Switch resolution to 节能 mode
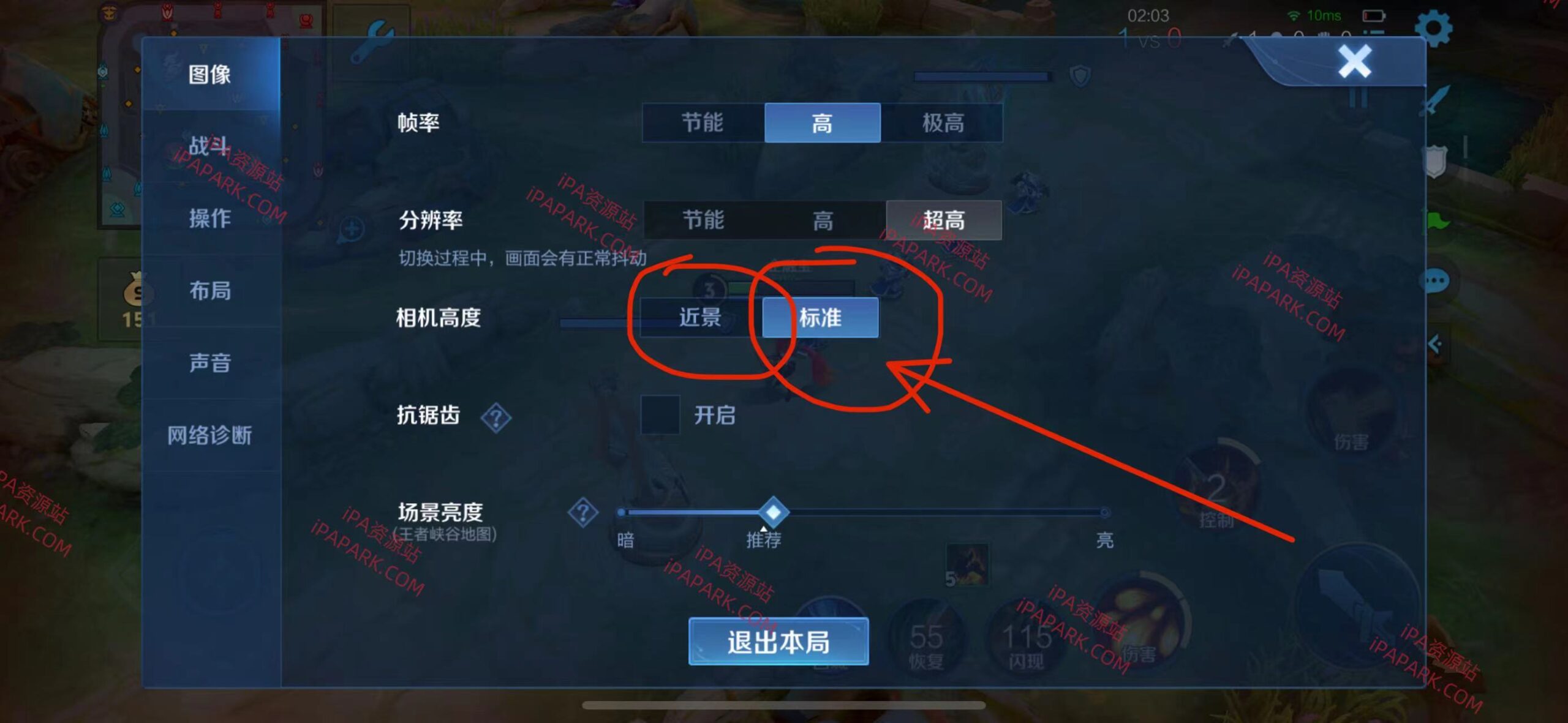 pyautogui.click(x=704, y=219)
